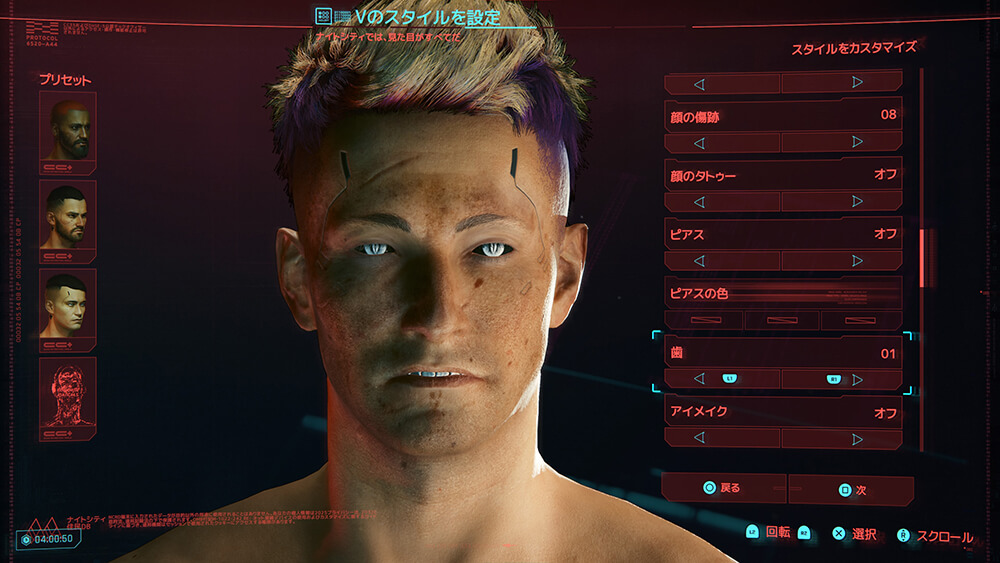Select the ピアスの色 piercing color row
This screenshot has height=563, width=1000.
tap(782, 294)
